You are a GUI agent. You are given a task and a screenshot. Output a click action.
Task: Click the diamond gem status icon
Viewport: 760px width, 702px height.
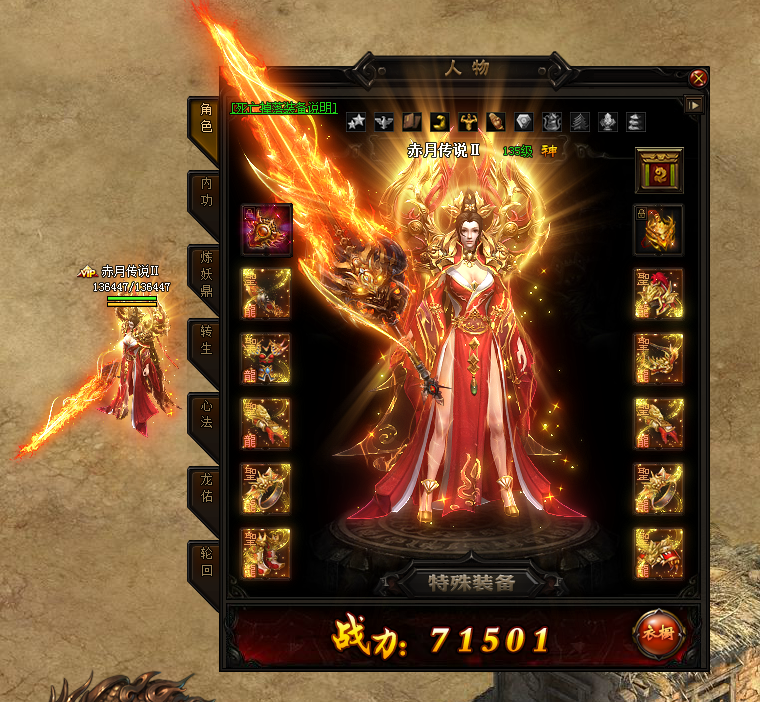[524, 122]
